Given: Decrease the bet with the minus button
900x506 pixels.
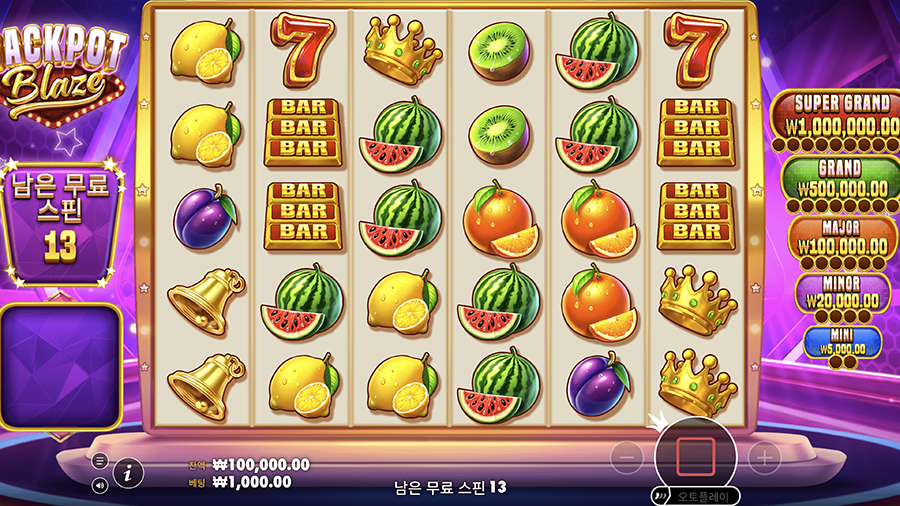Looking at the screenshot, I should [627, 459].
